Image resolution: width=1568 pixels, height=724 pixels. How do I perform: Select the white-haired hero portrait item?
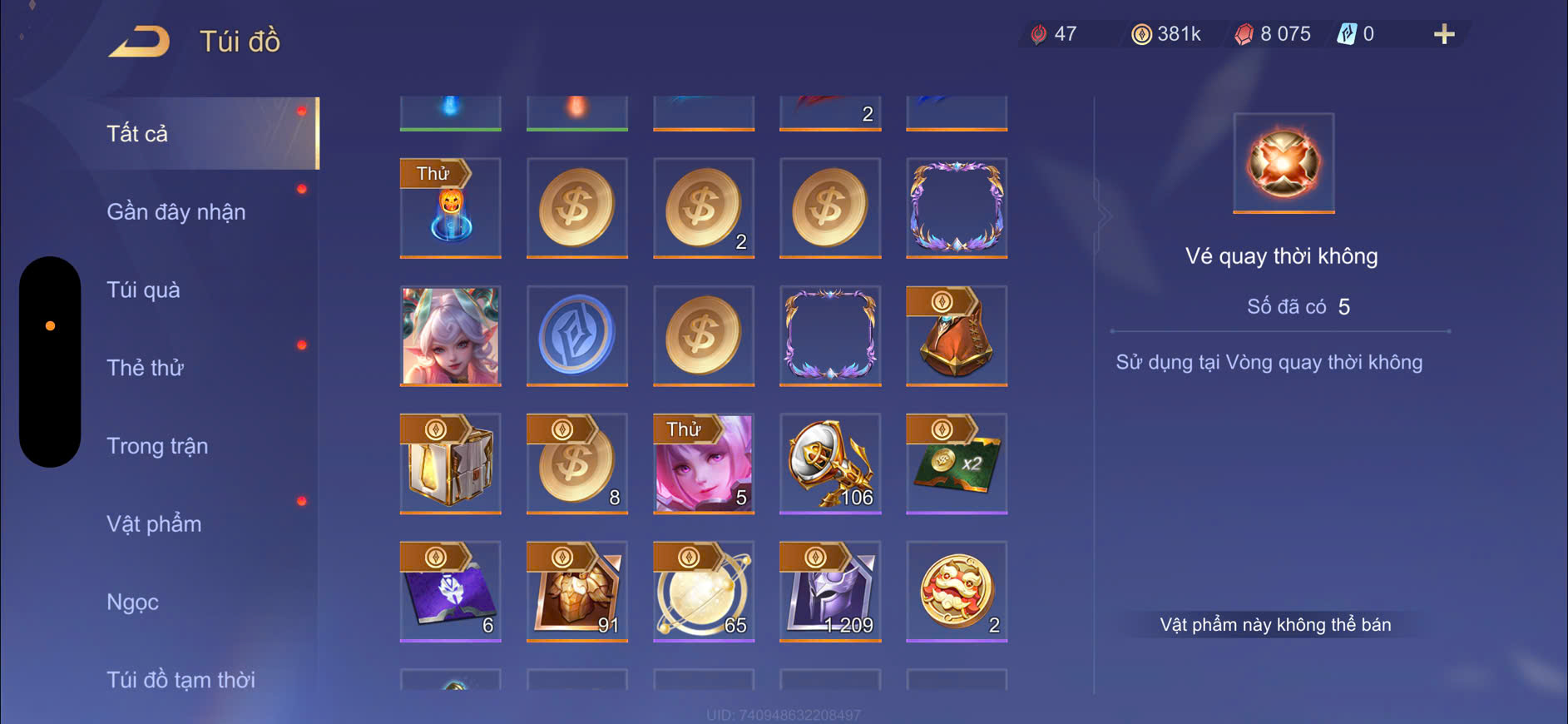[450, 335]
